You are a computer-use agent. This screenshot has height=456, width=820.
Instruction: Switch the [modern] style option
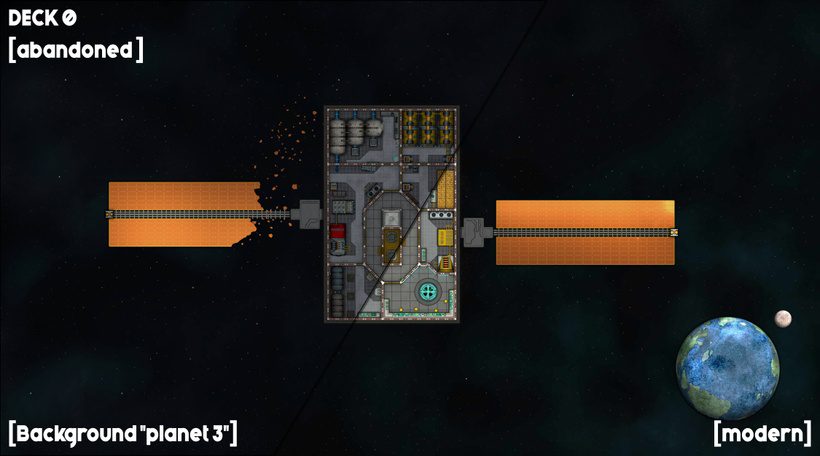click(x=762, y=433)
